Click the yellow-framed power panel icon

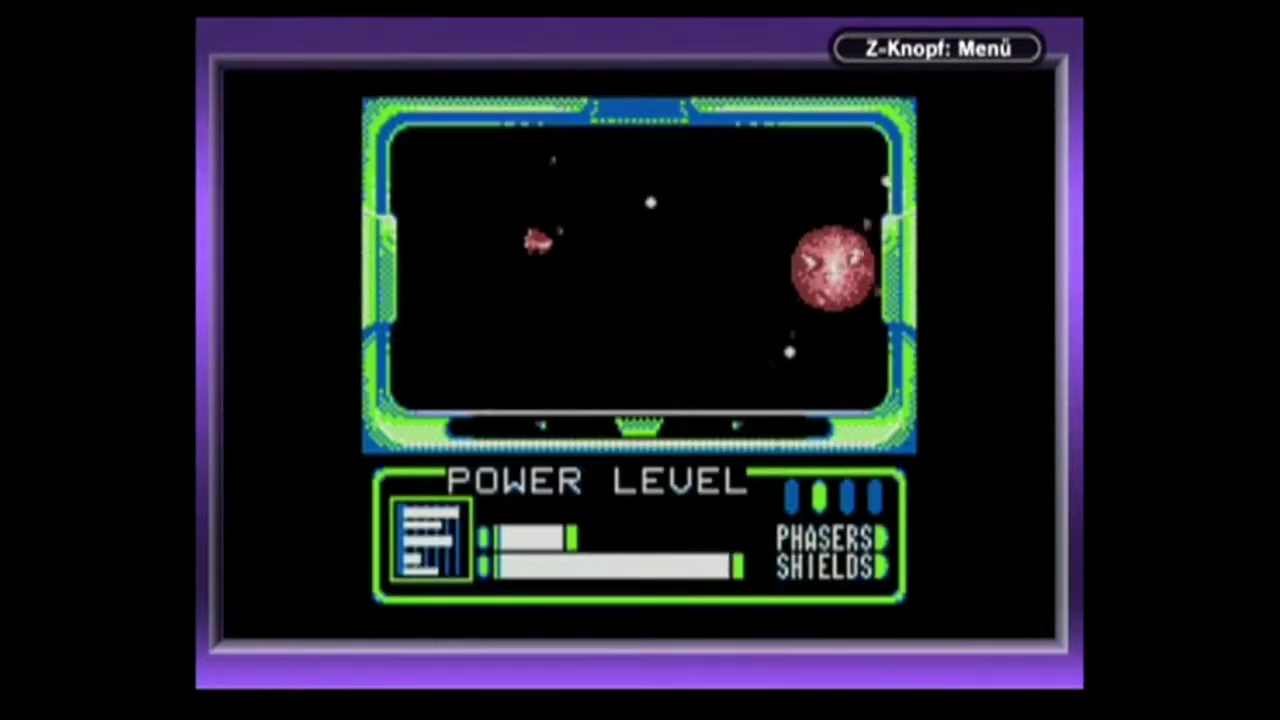coord(431,540)
